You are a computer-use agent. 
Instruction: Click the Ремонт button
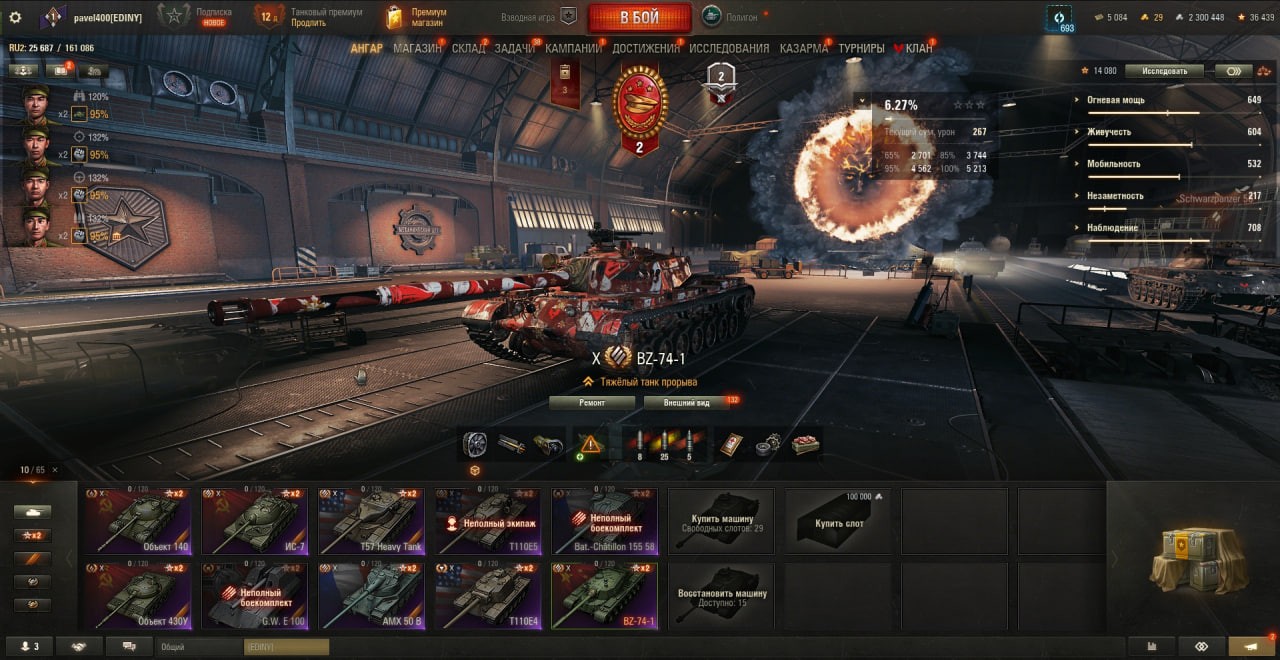(x=592, y=402)
